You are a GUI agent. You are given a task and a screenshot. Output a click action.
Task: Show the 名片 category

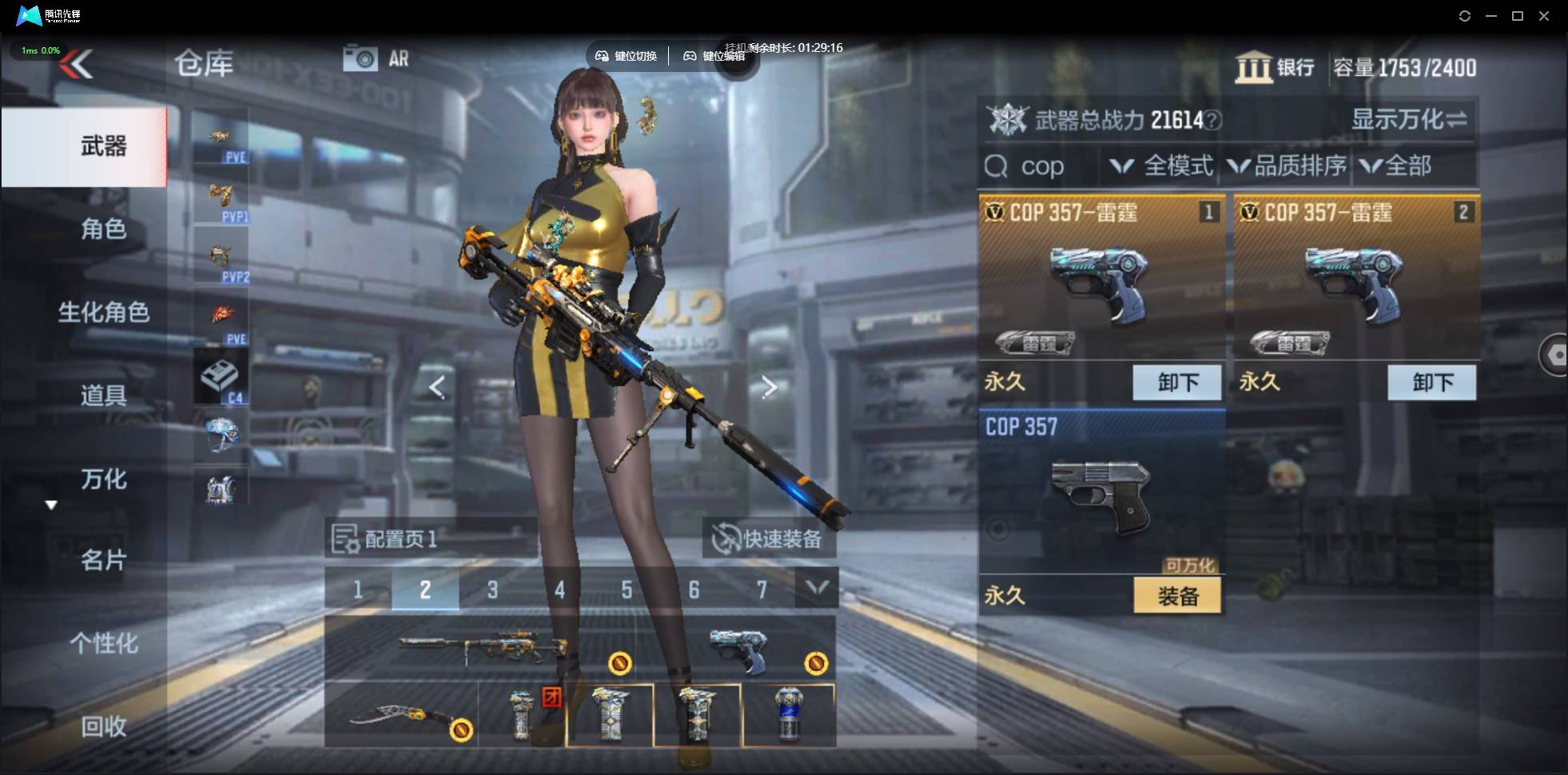(x=103, y=561)
